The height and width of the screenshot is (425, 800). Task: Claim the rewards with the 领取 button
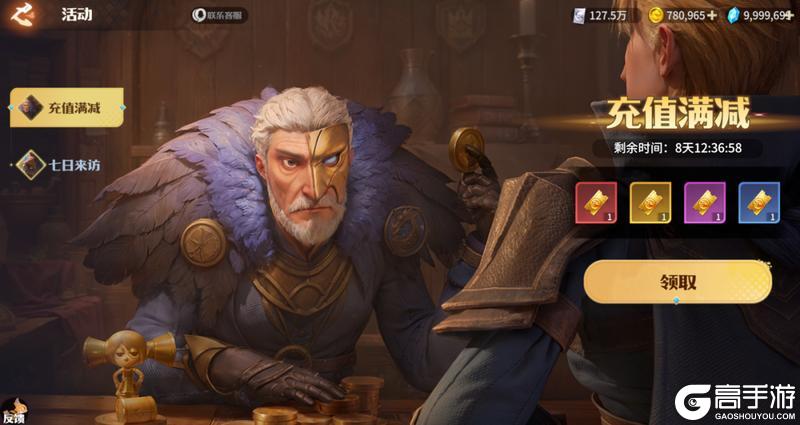tap(677, 282)
